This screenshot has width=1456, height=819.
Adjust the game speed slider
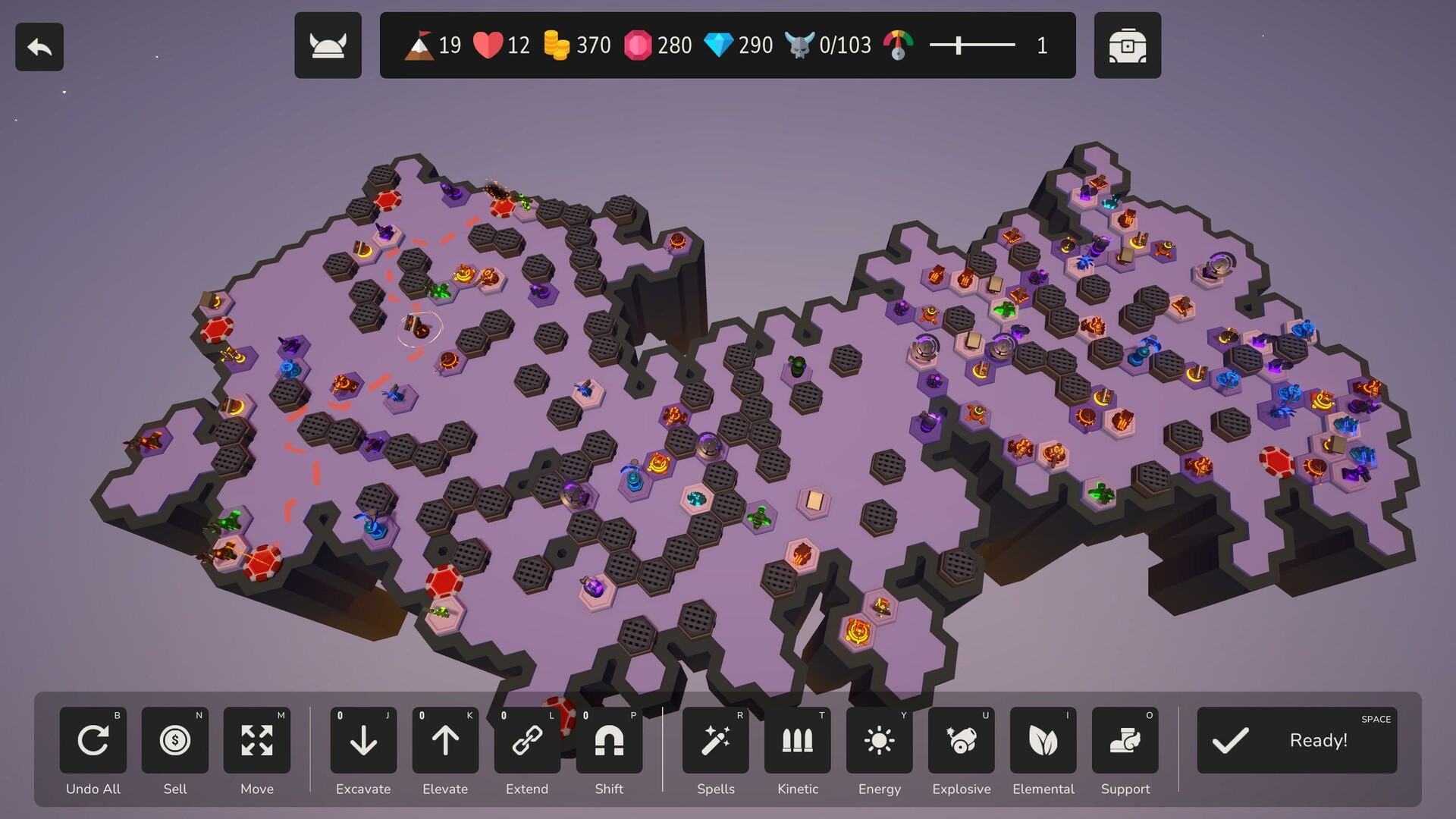point(959,45)
